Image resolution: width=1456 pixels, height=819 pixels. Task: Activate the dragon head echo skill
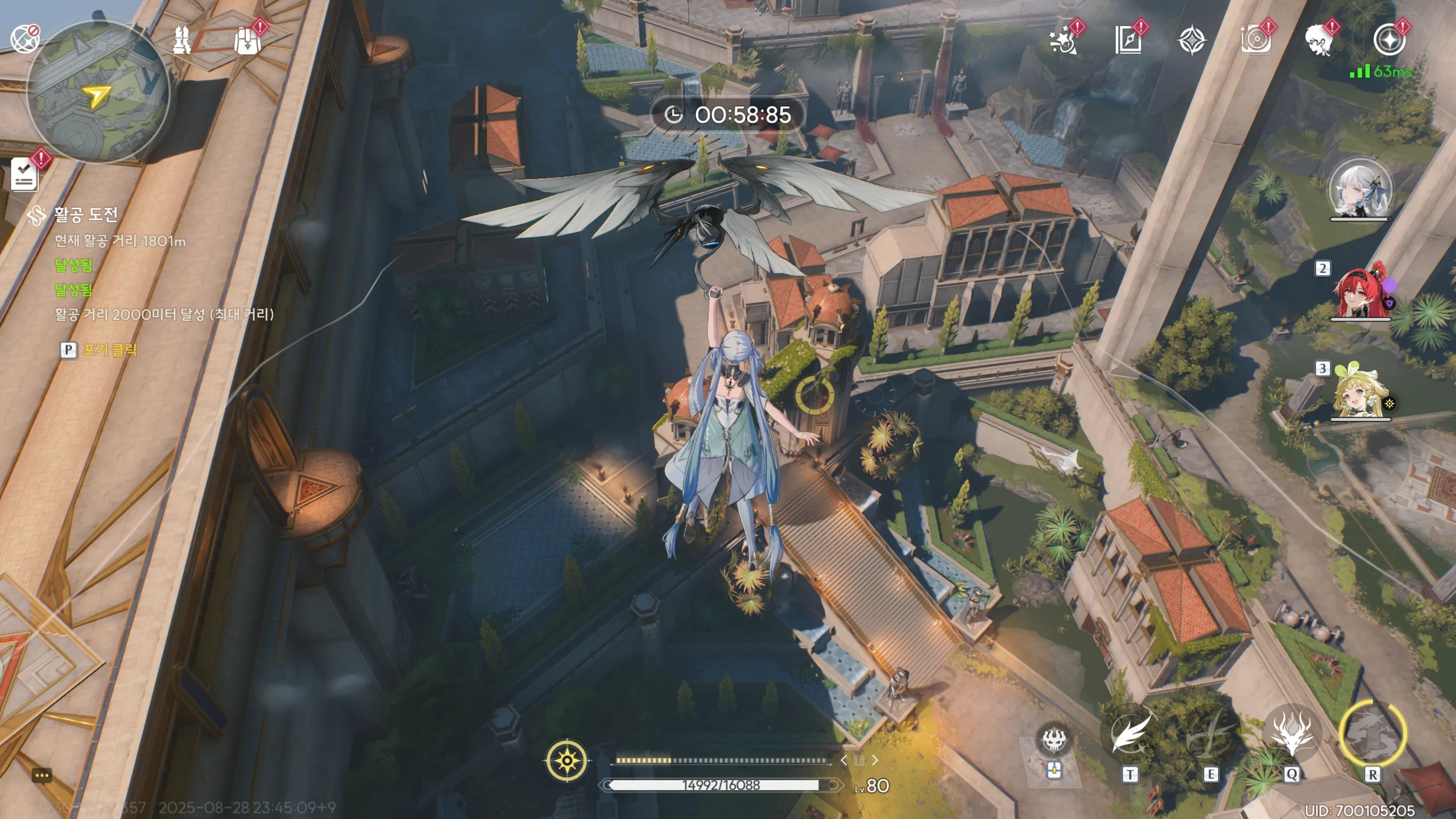1291,734
